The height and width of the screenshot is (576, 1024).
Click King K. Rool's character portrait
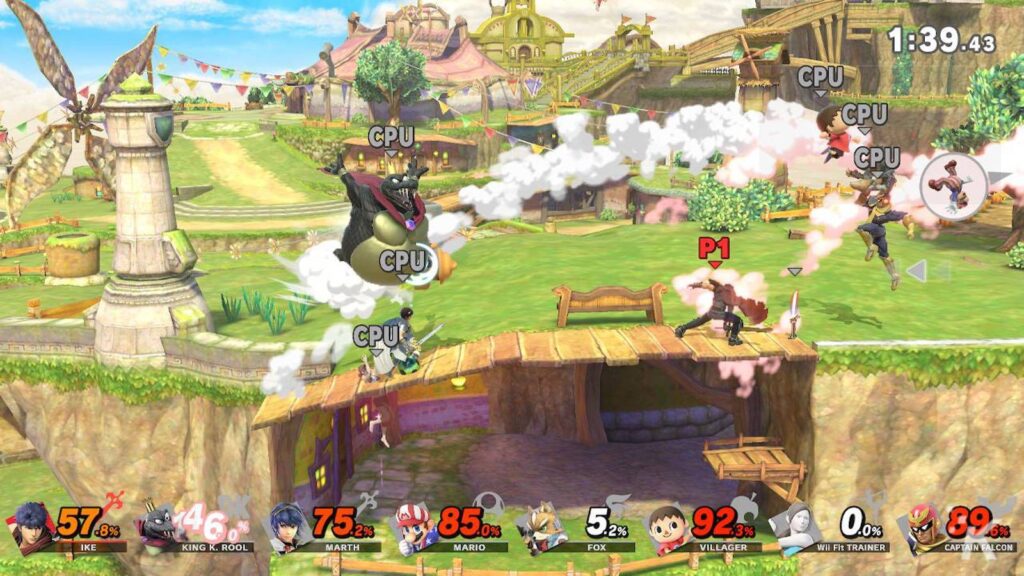tap(159, 526)
